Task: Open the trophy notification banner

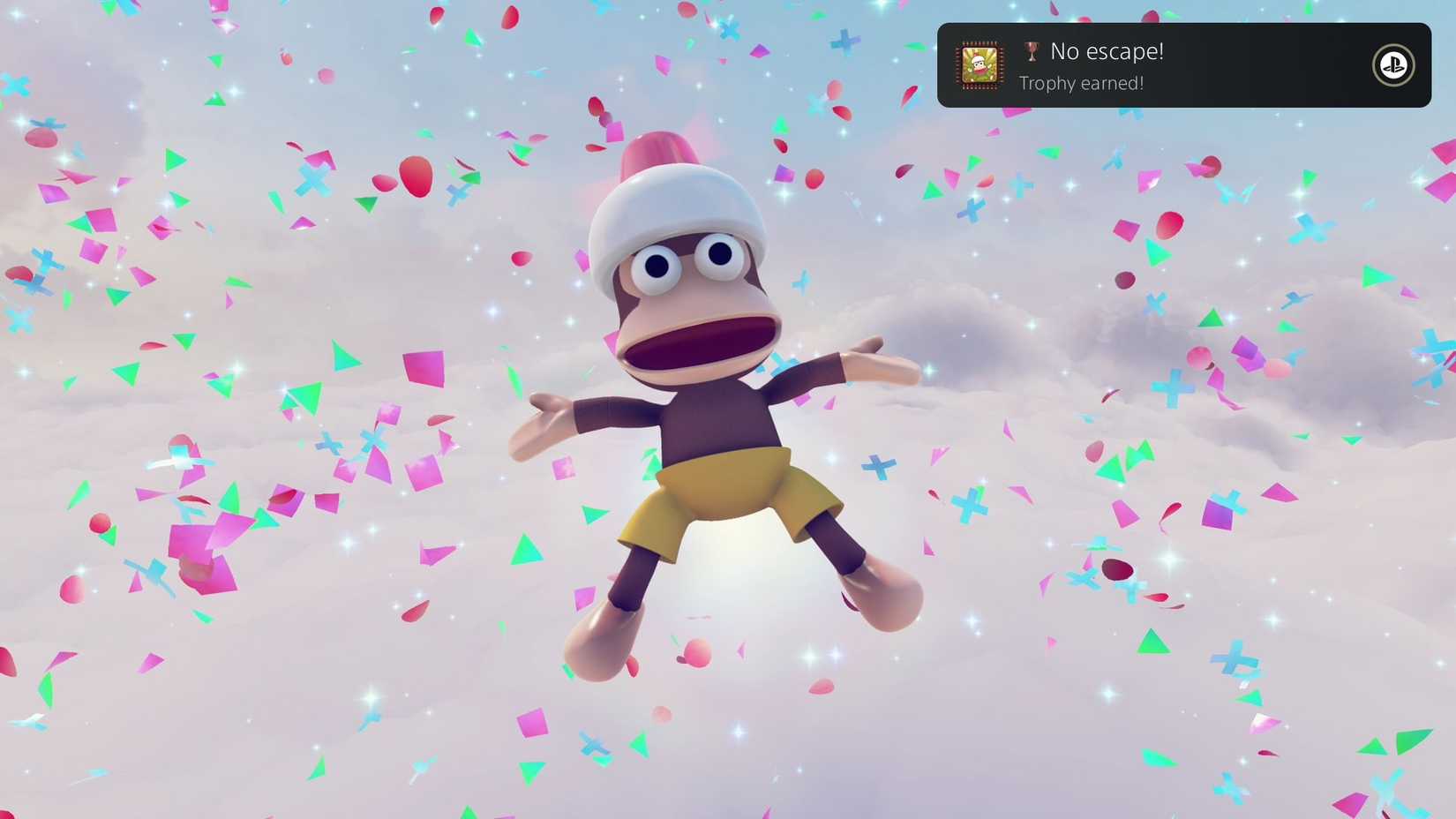Action: 1185,65
